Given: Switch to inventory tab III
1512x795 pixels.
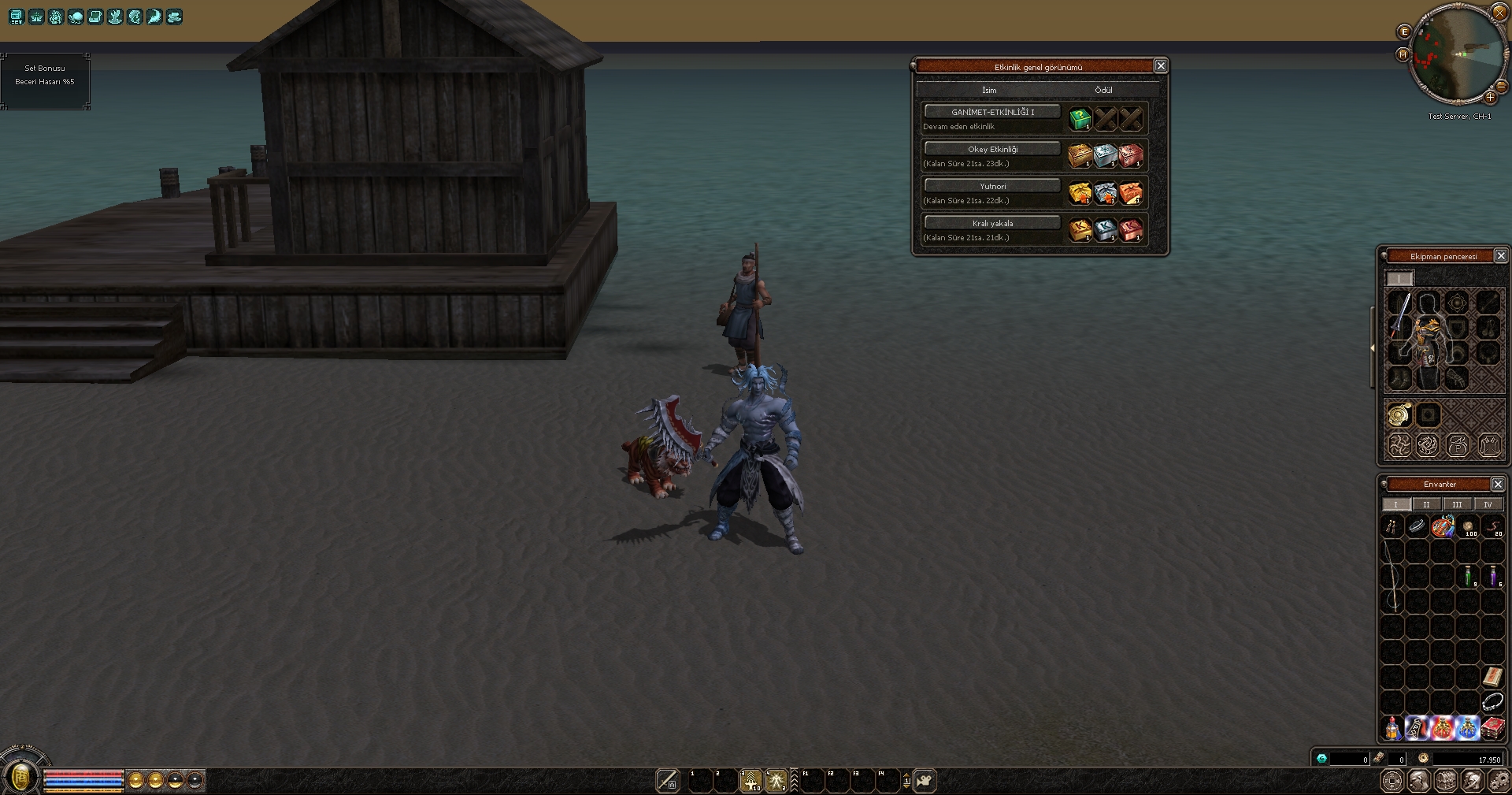Looking at the screenshot, I should (x=1457, y=504).
